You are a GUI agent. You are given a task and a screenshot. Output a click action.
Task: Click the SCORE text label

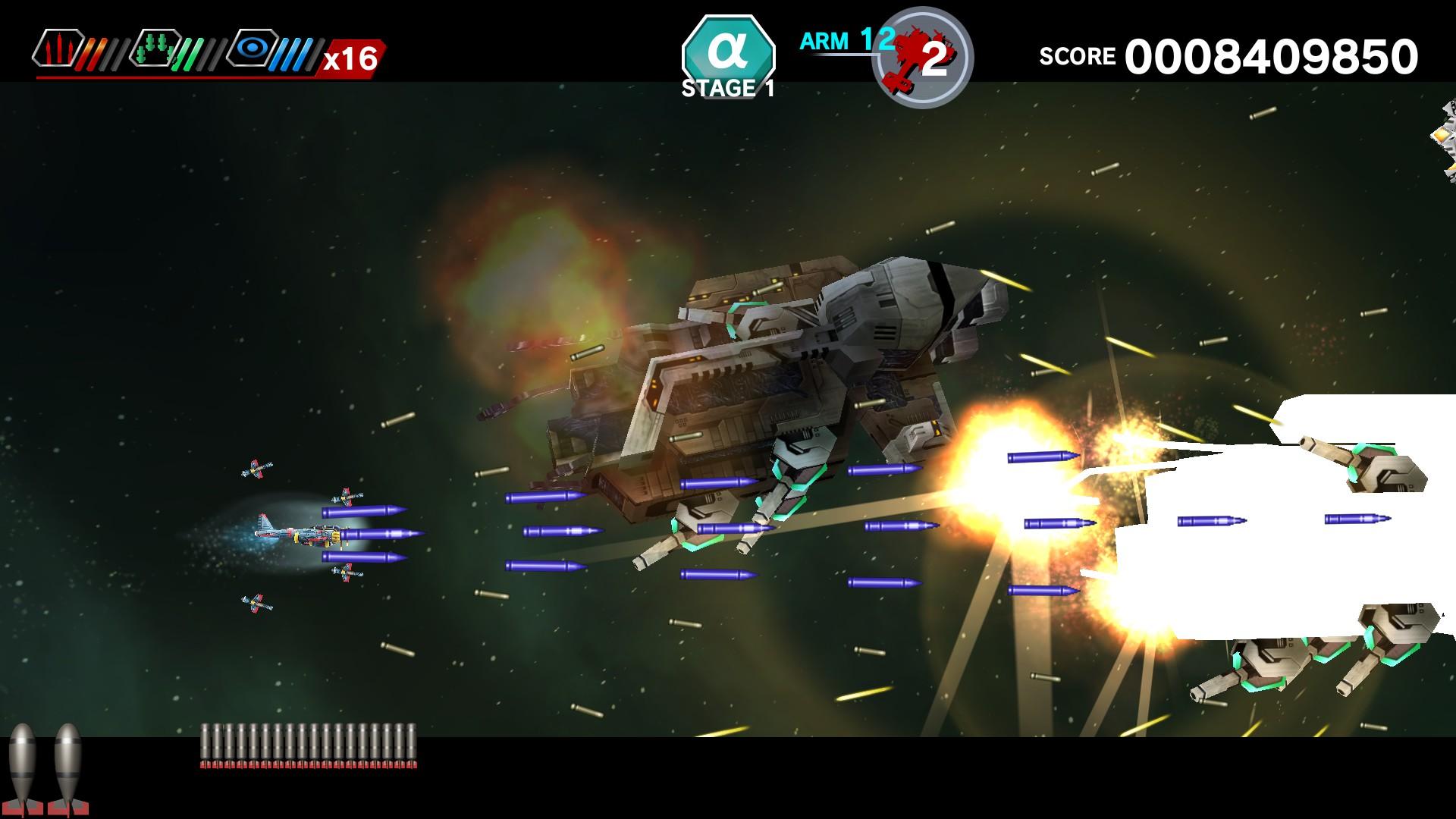coord(1078,56)
